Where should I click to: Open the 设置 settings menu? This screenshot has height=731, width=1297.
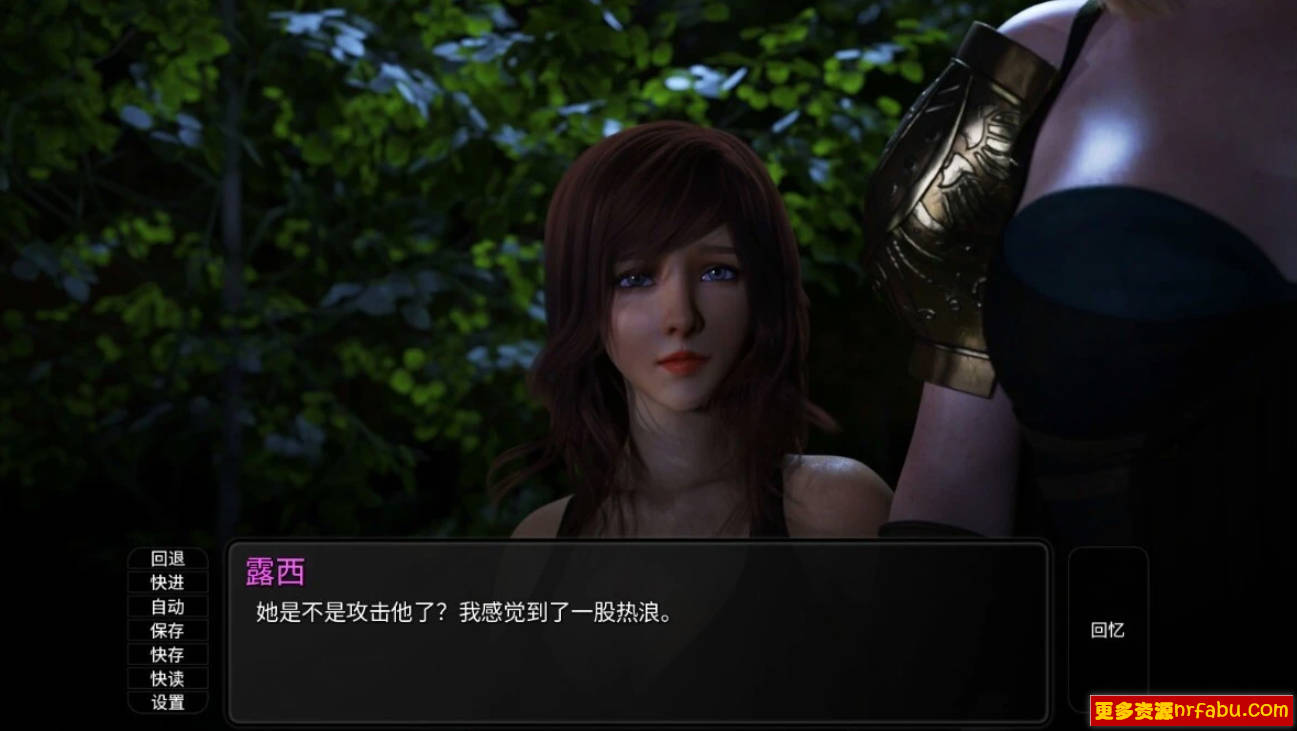167,703
